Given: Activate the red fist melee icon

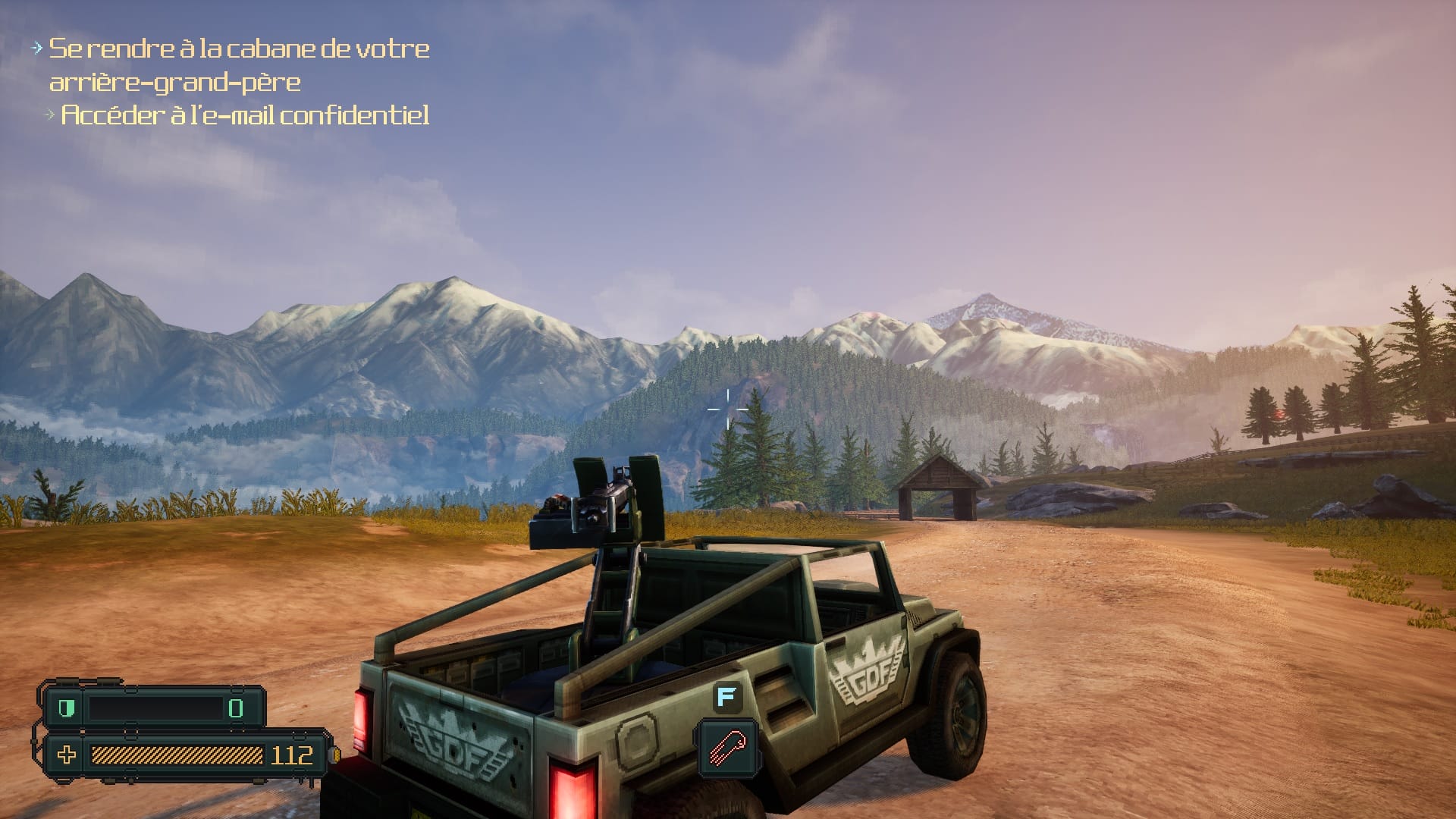Looking at the screenshot, I should coord(727,747).
